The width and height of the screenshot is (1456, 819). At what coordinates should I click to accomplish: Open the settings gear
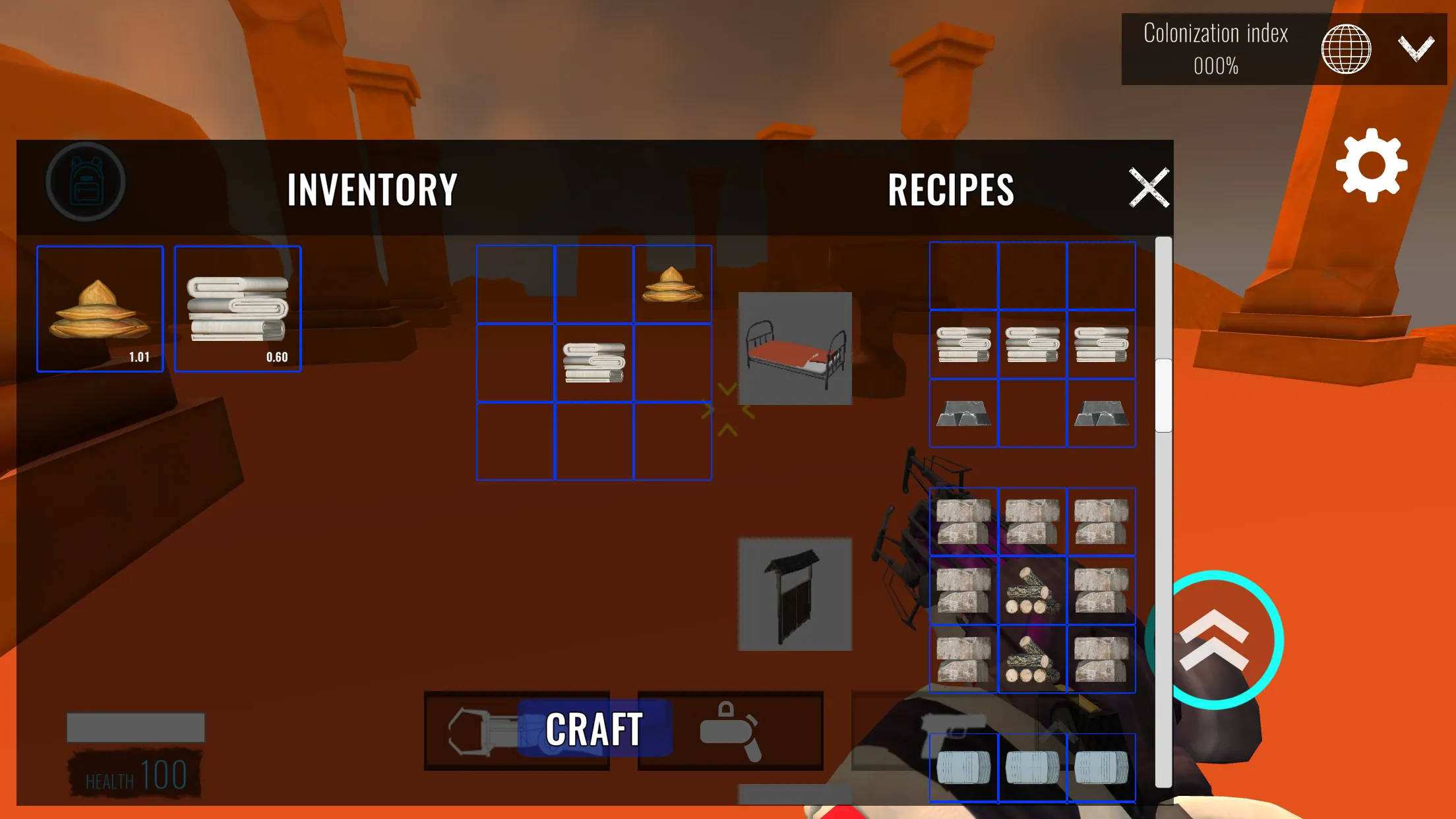tap(1371, 165)
